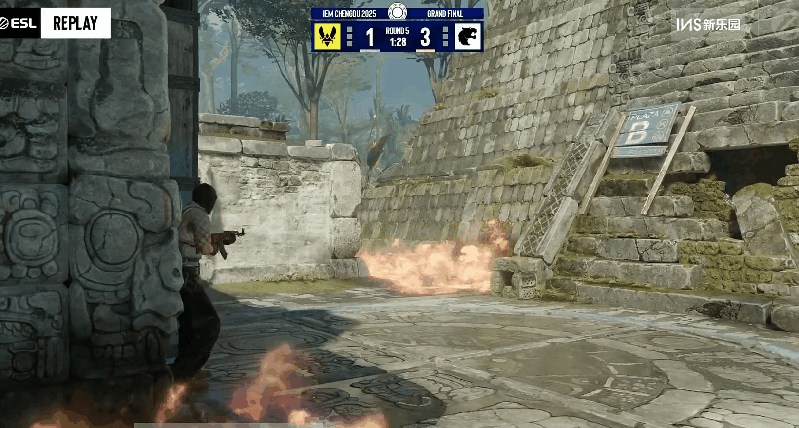Select the yellow Vitality team logo
The image size is (799, 428).
327,37
